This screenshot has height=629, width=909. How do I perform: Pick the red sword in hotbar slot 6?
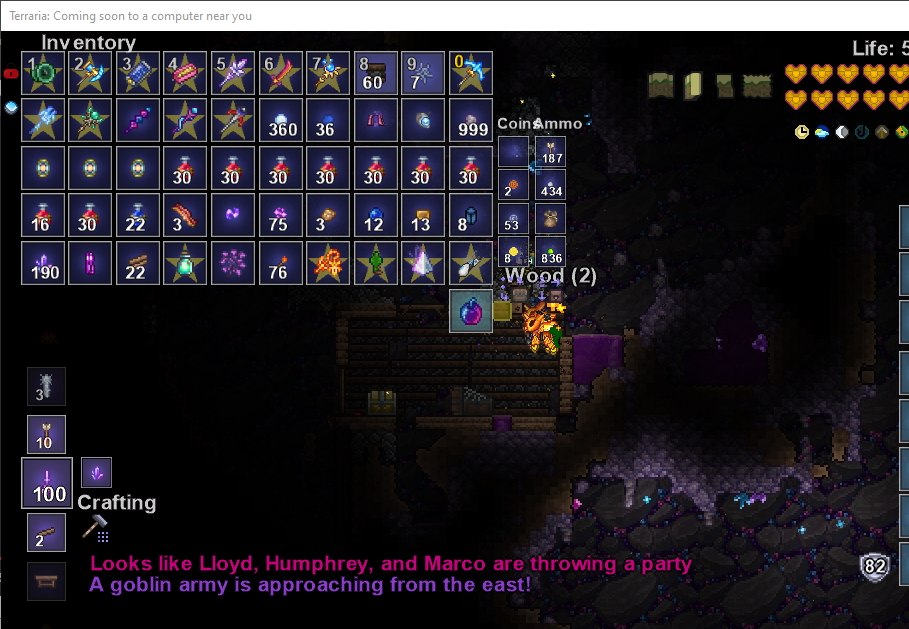coord(281,73)
